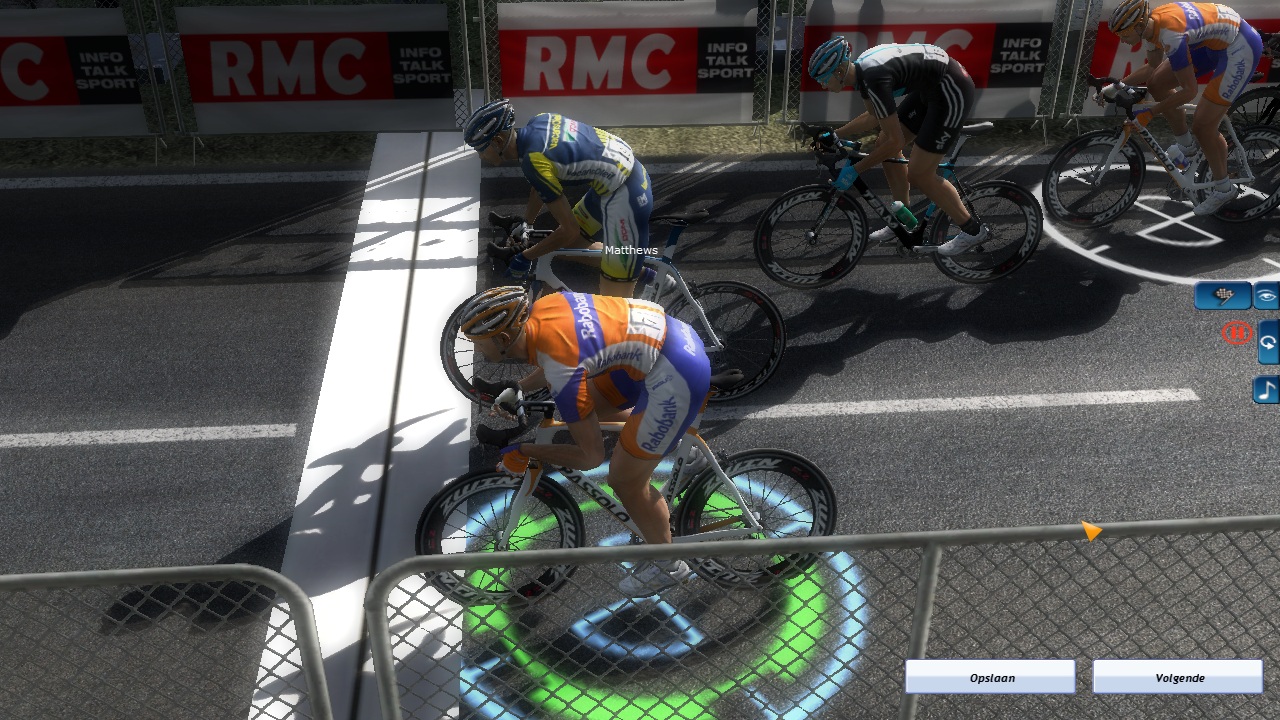Click the Opslaan button
Screen dimensions: 1280x720
point(990,677)
